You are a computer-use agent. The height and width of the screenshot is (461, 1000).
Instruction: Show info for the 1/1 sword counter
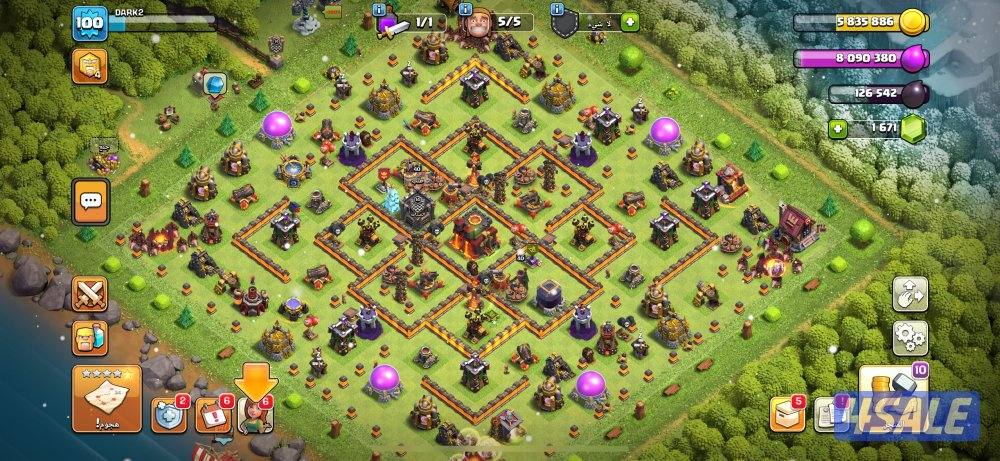tap(410, 21)
